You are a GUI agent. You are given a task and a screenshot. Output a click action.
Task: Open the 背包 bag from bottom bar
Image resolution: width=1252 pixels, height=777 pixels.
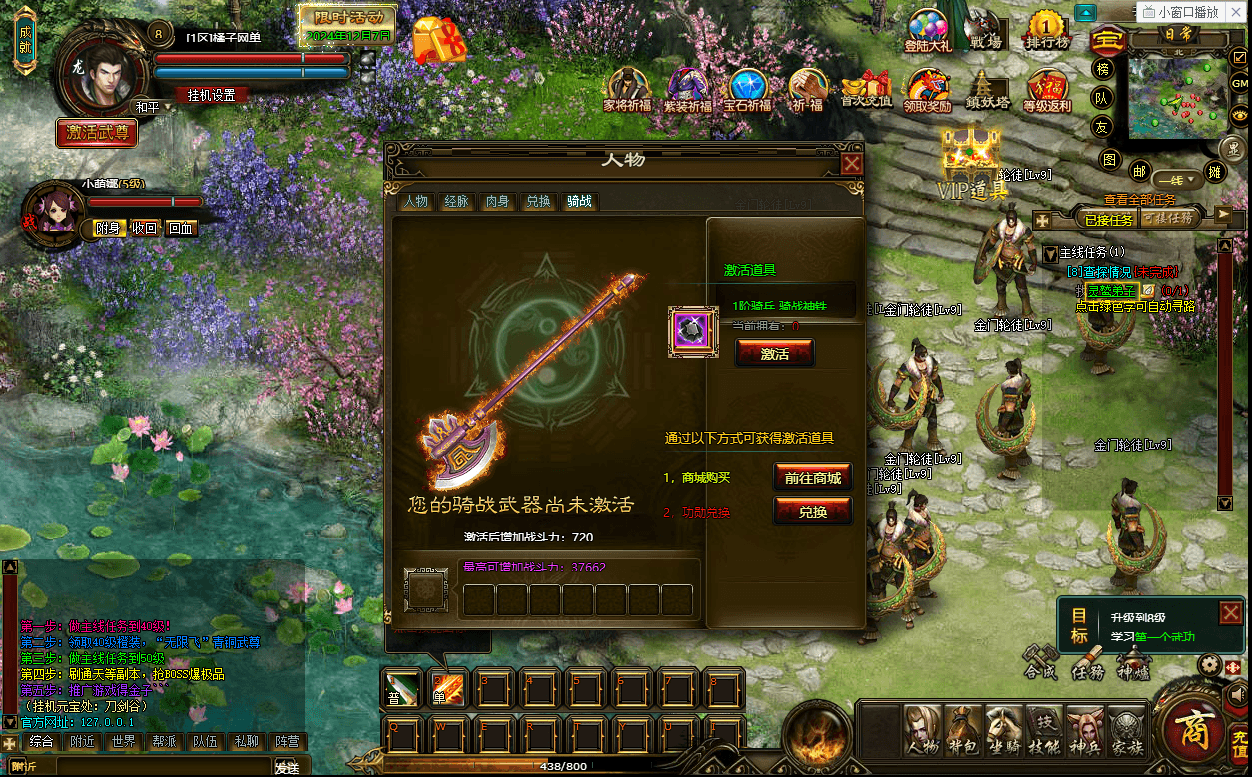pos(964,731)
